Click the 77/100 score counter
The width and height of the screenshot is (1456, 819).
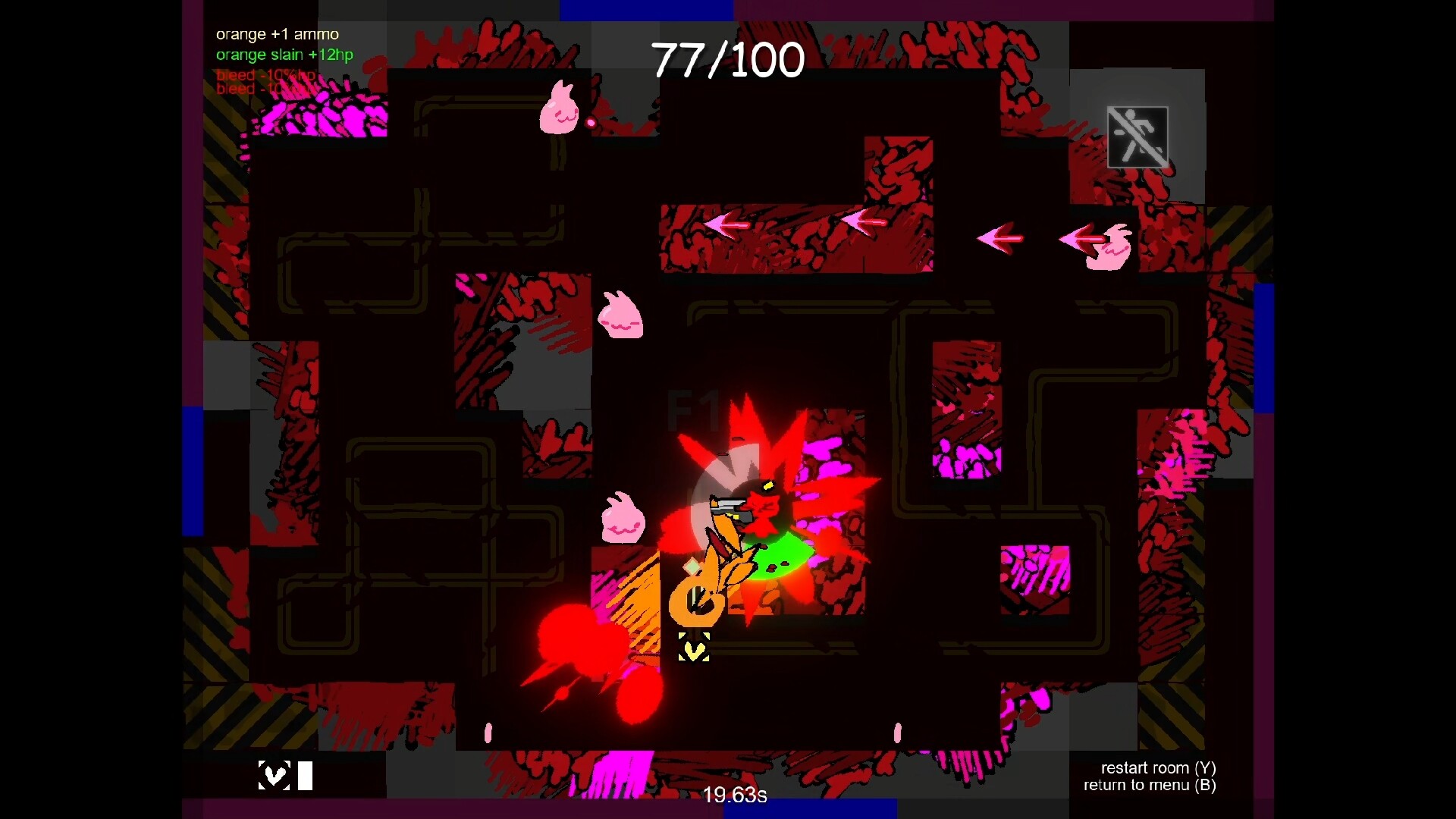728,59
